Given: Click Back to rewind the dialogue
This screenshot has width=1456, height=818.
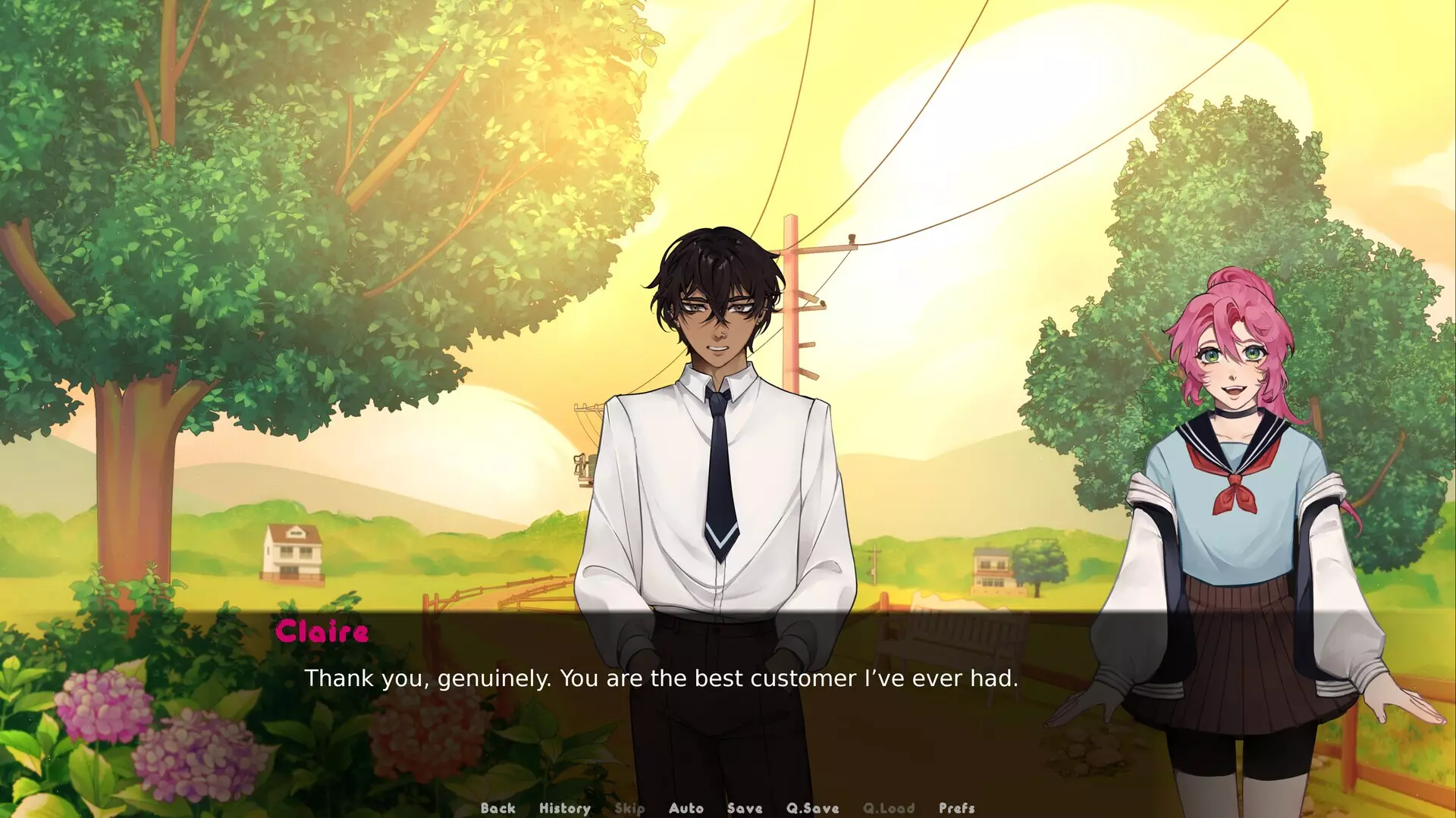Looking at the screenshot, I should [498, 808].
